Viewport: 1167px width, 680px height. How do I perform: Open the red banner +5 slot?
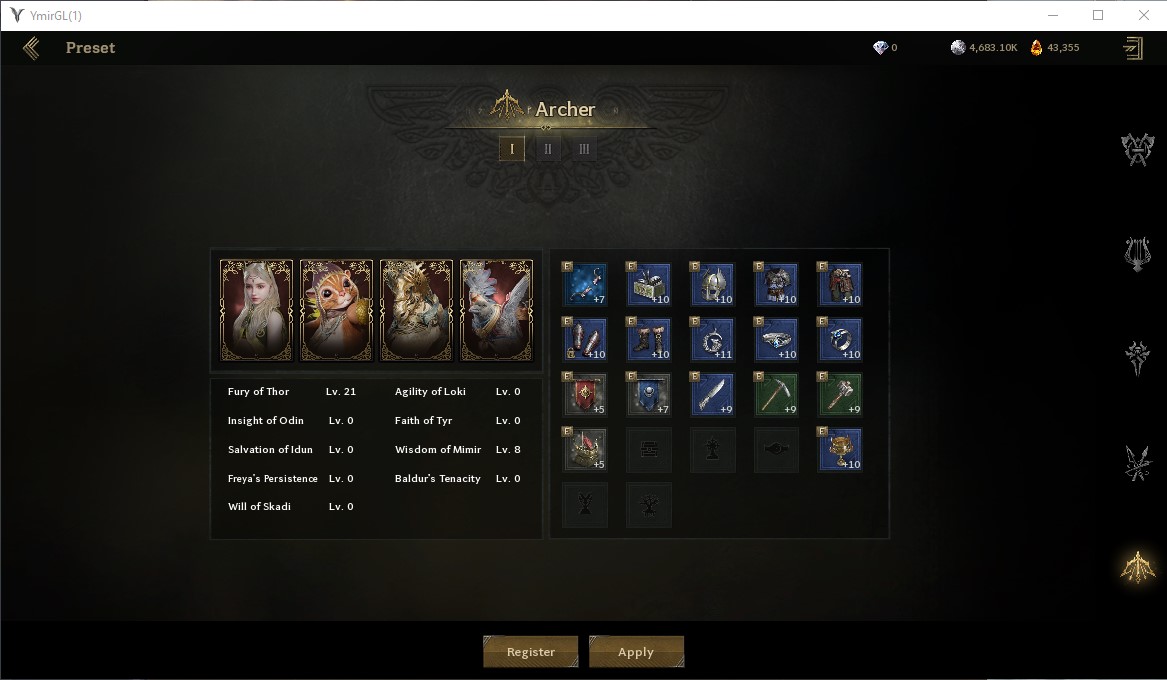tap(585, 395)
